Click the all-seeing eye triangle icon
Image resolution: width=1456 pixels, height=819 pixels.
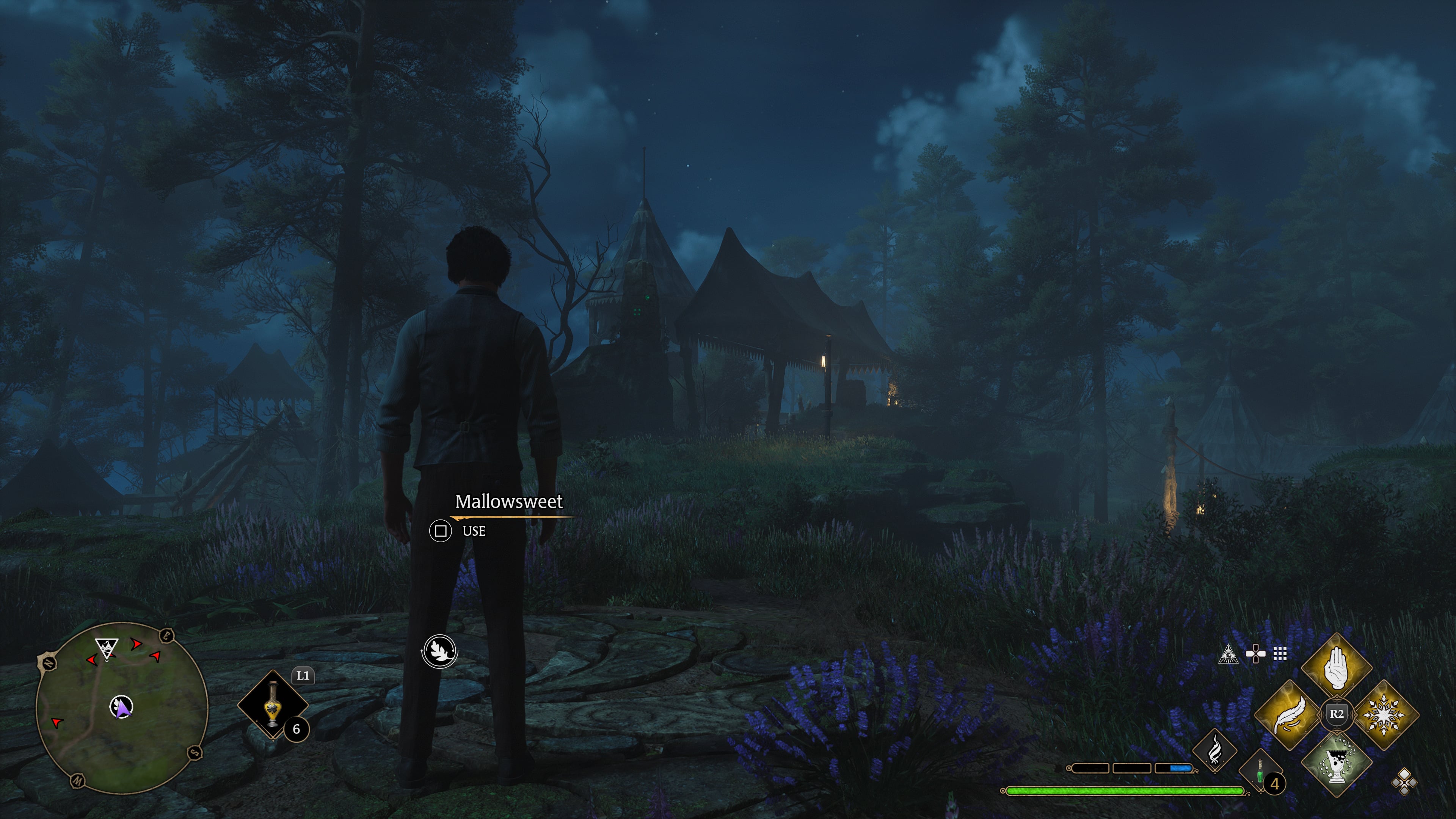1228,654
